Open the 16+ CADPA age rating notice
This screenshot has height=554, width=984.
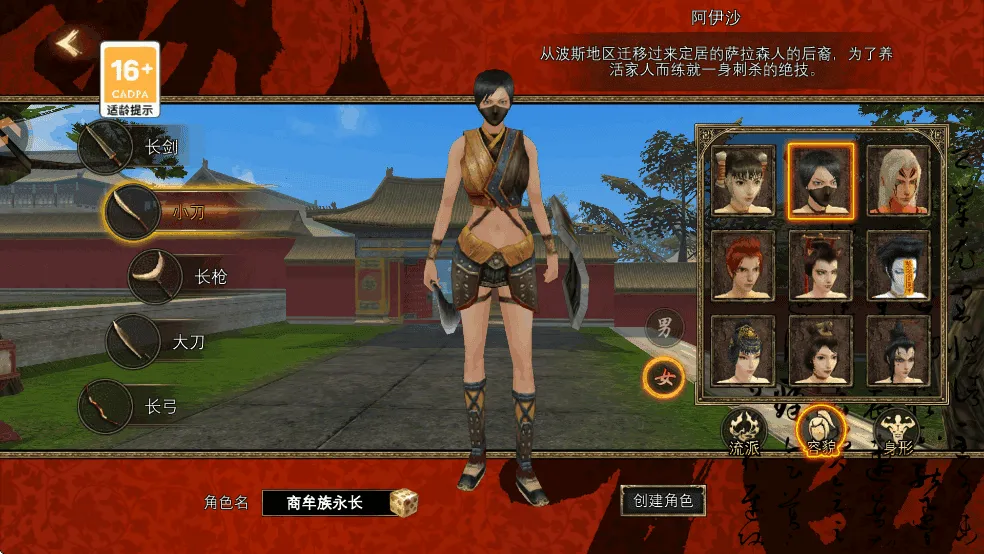click(x=132, y=78)
